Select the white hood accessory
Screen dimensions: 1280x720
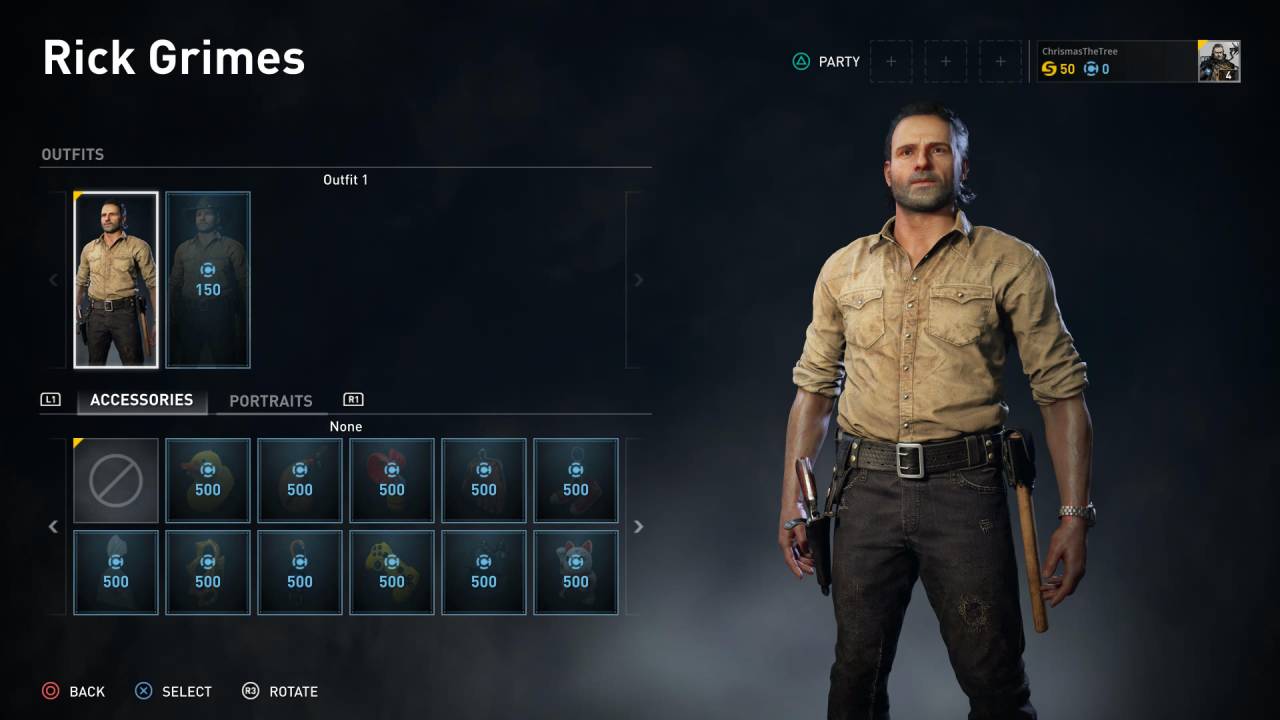point(116,572)
